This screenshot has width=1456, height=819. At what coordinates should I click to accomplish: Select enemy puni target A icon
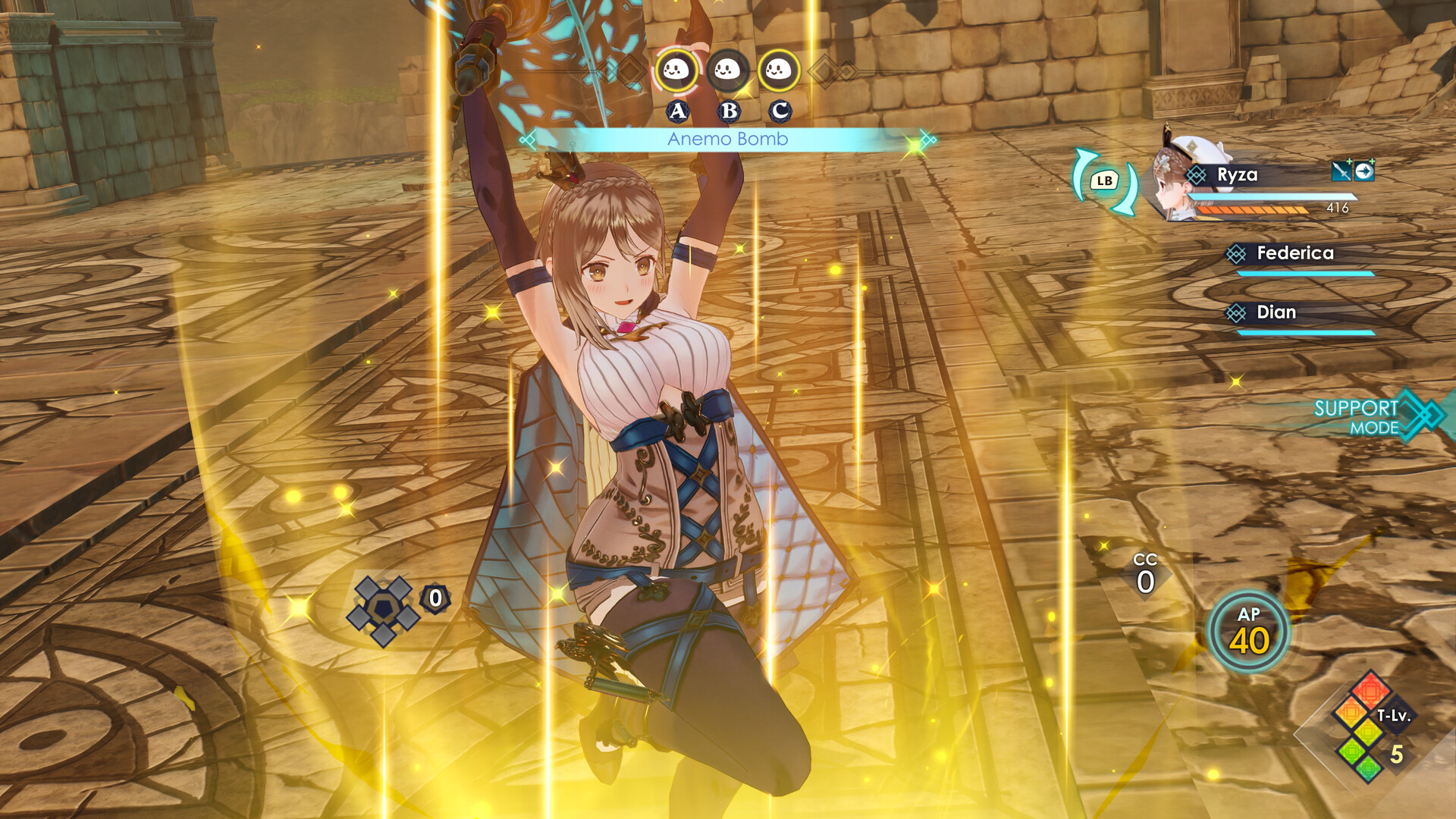click(677, 71)
